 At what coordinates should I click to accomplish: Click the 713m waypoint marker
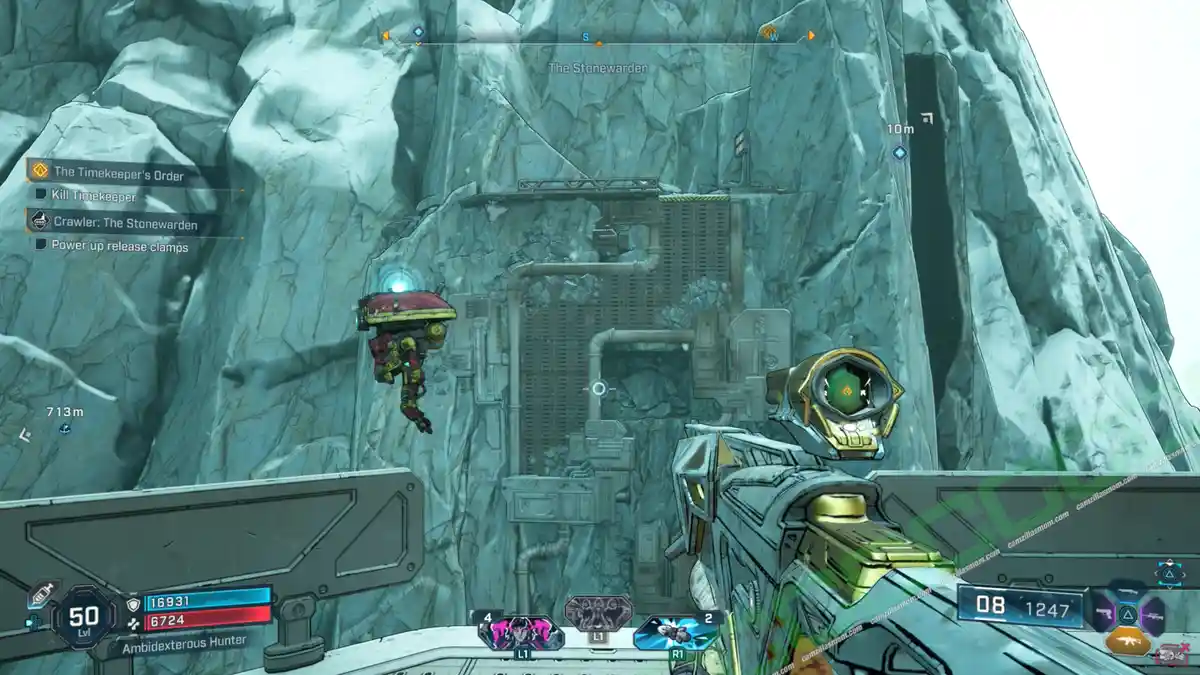coord(64,429)
